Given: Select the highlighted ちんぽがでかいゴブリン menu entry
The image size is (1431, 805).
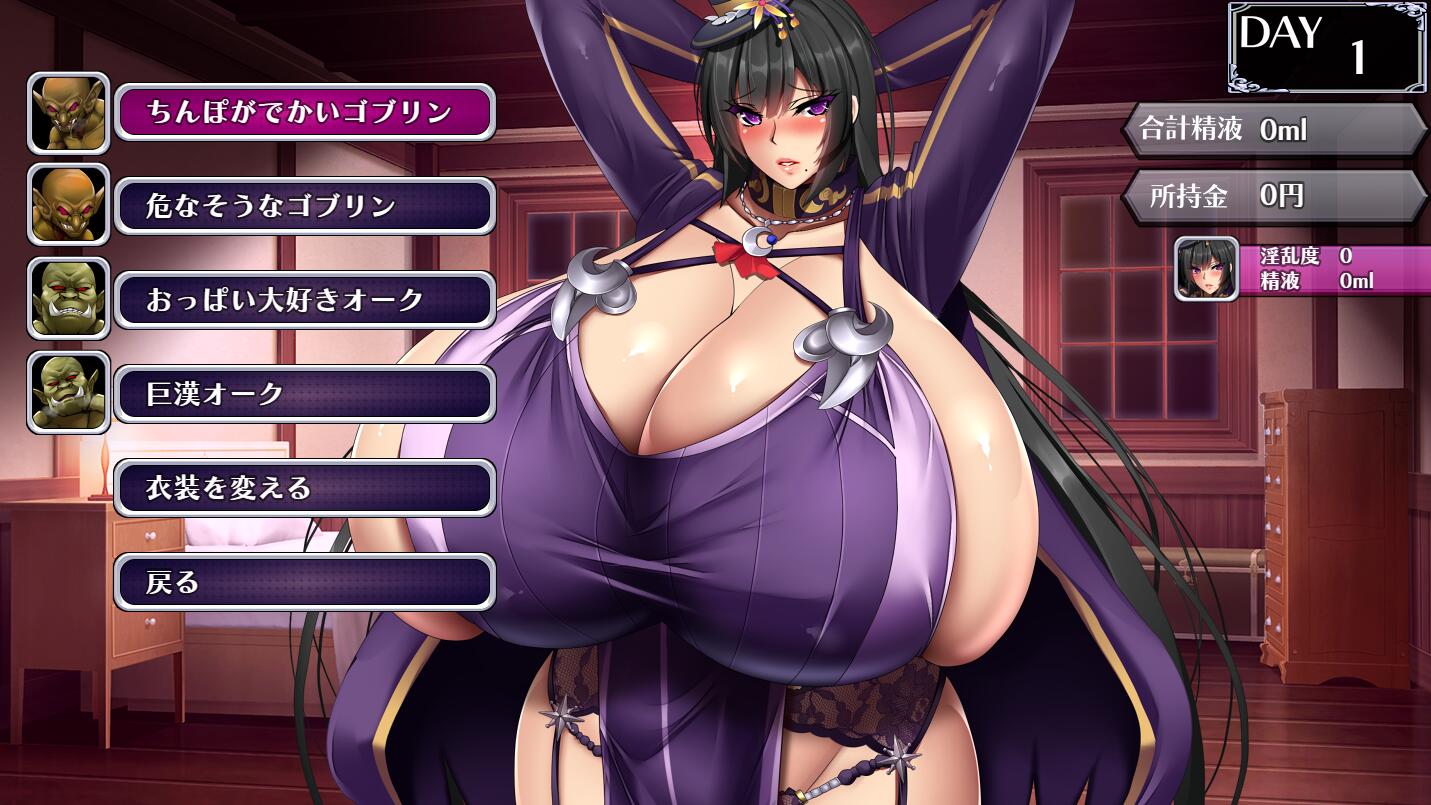Looking at the screenshot, I should [x=304, y=113].
